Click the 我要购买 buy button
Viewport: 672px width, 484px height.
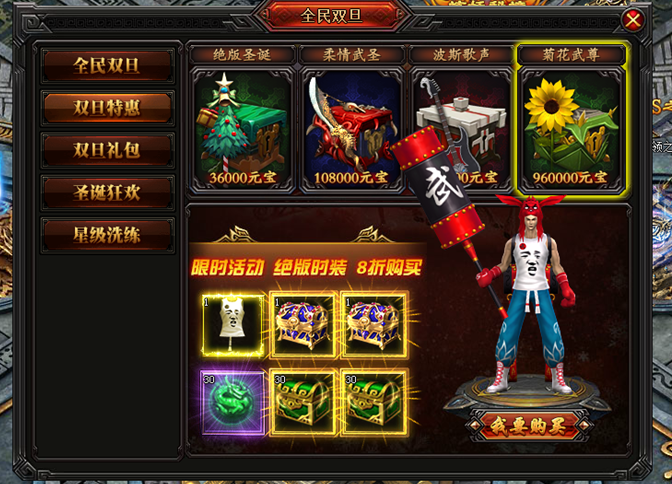click(527, 424)
